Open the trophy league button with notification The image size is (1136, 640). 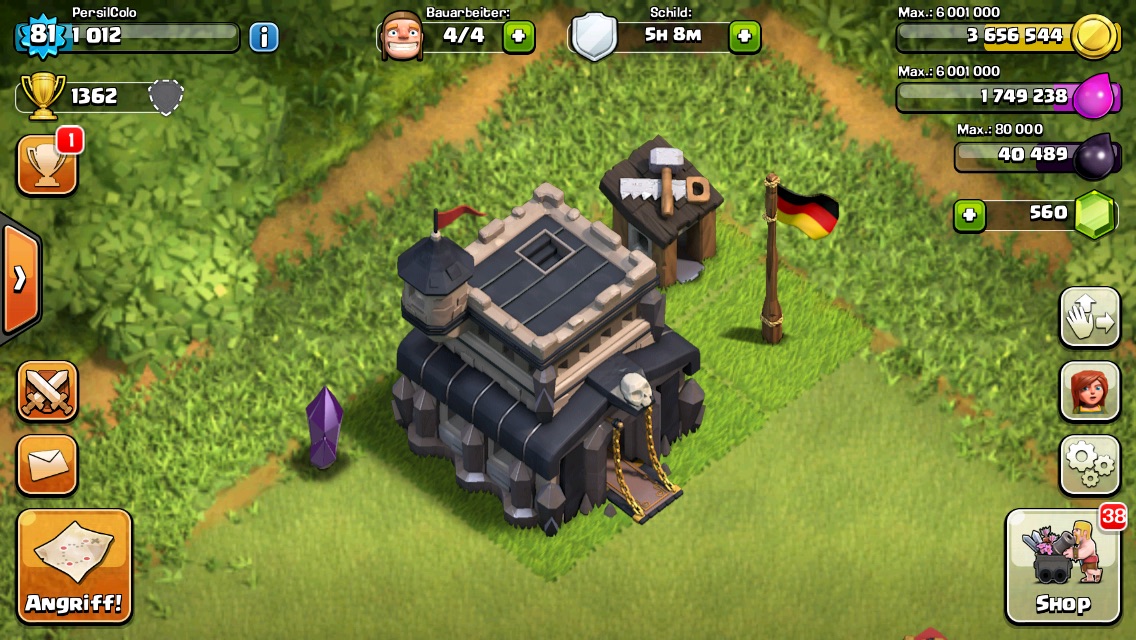tap(47, 165)
